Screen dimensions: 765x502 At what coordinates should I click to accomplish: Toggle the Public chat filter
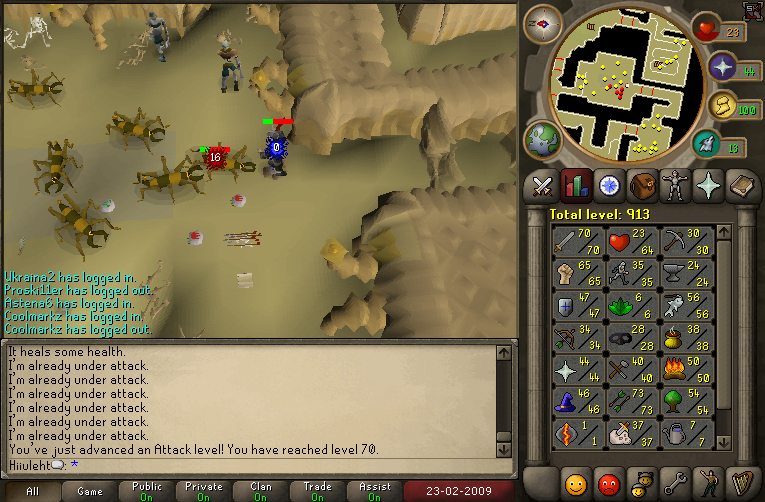(x=146, y=491)
